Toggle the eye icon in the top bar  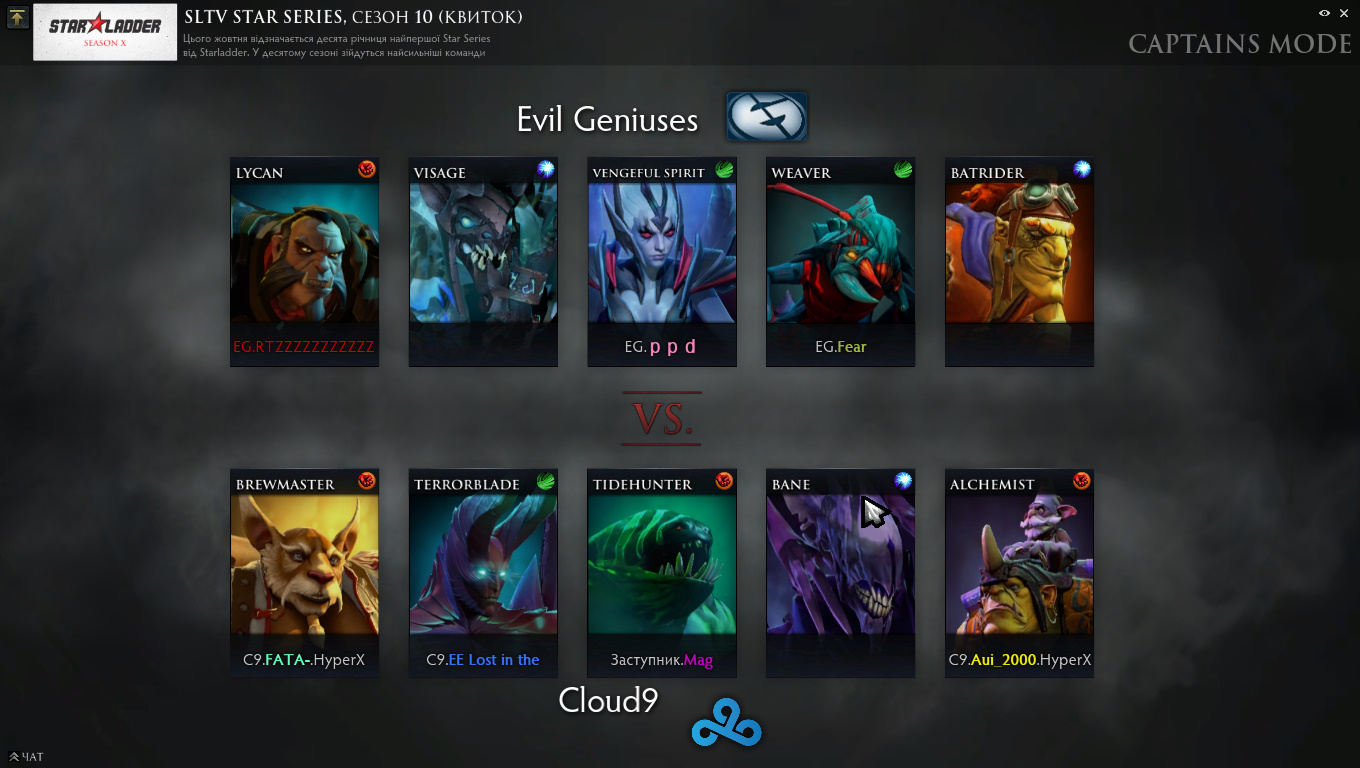click(x=1324, y=12)
